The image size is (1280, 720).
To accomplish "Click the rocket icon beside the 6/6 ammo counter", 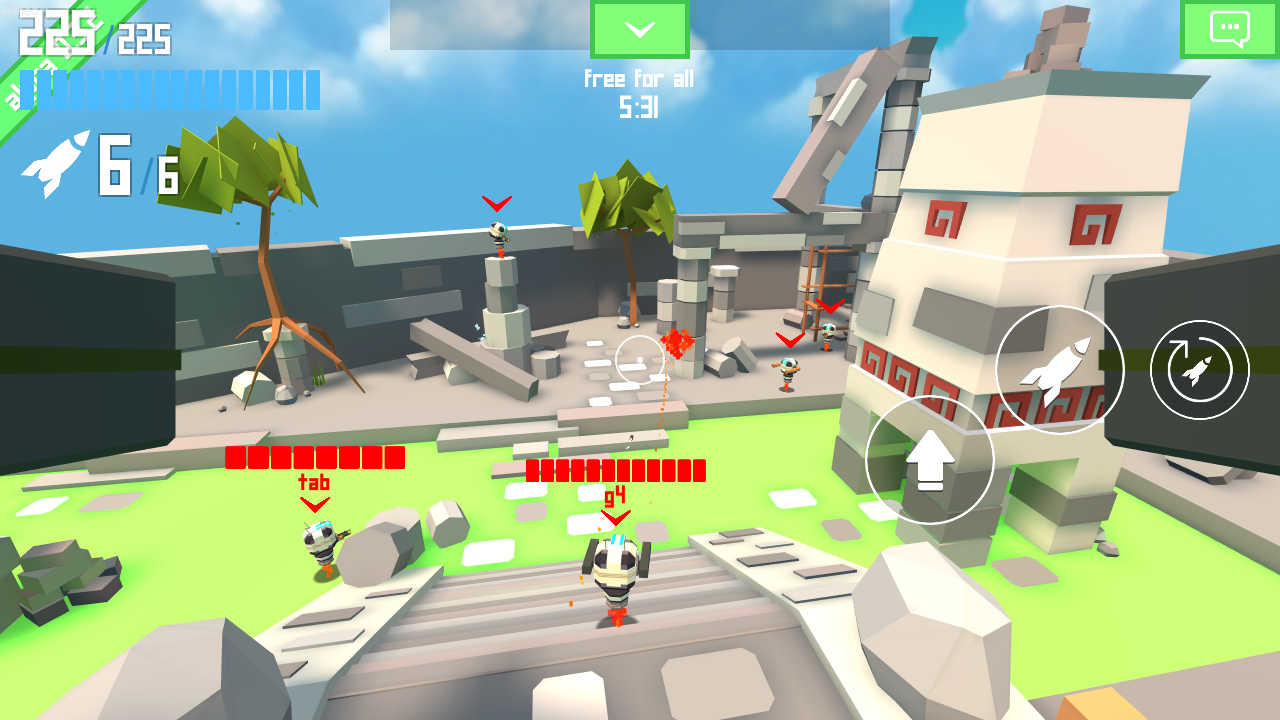I will (x=55, y=163).
